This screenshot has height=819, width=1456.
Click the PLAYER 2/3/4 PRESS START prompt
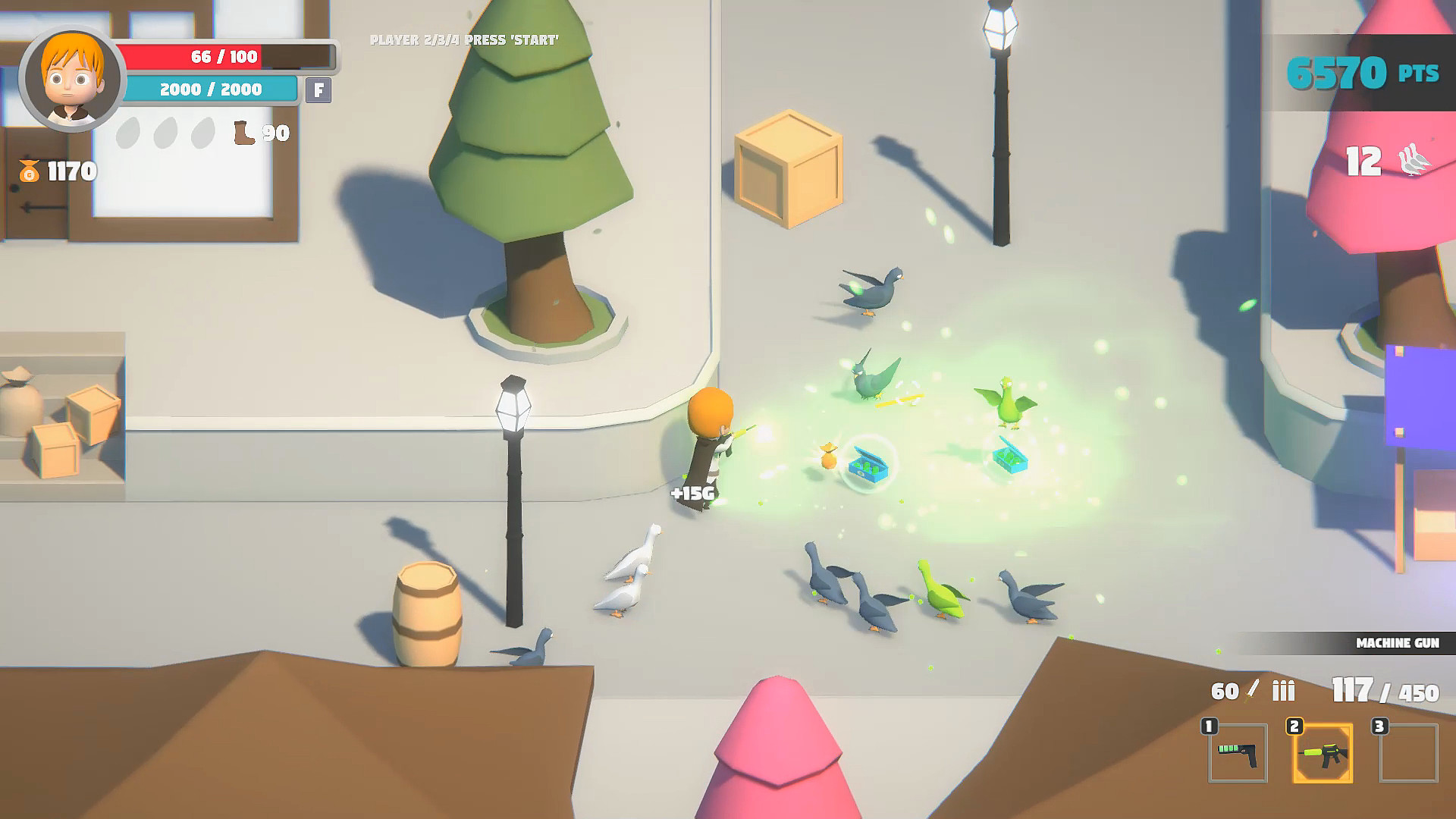[x=465, y=39]
